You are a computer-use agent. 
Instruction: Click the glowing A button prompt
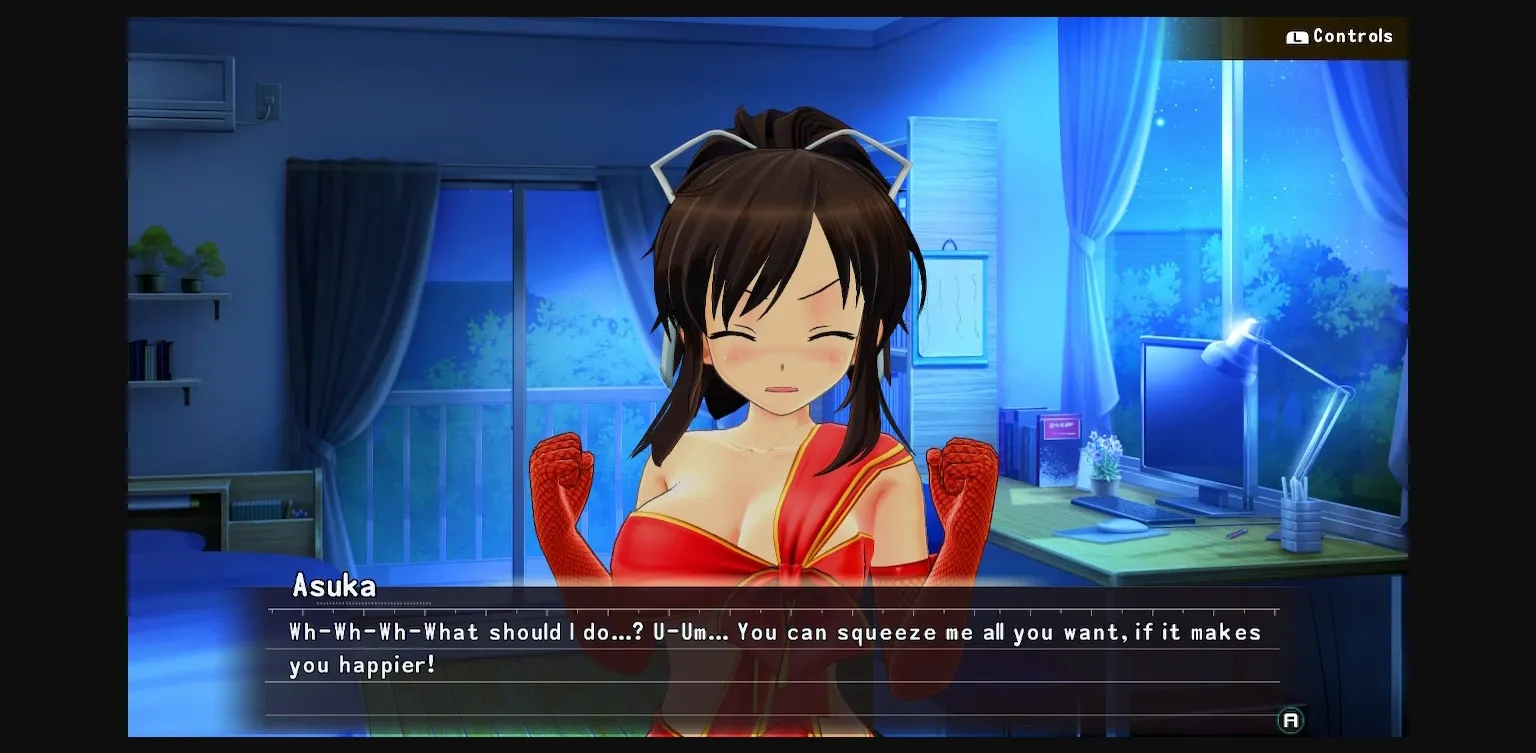[x=1290, y=718]
